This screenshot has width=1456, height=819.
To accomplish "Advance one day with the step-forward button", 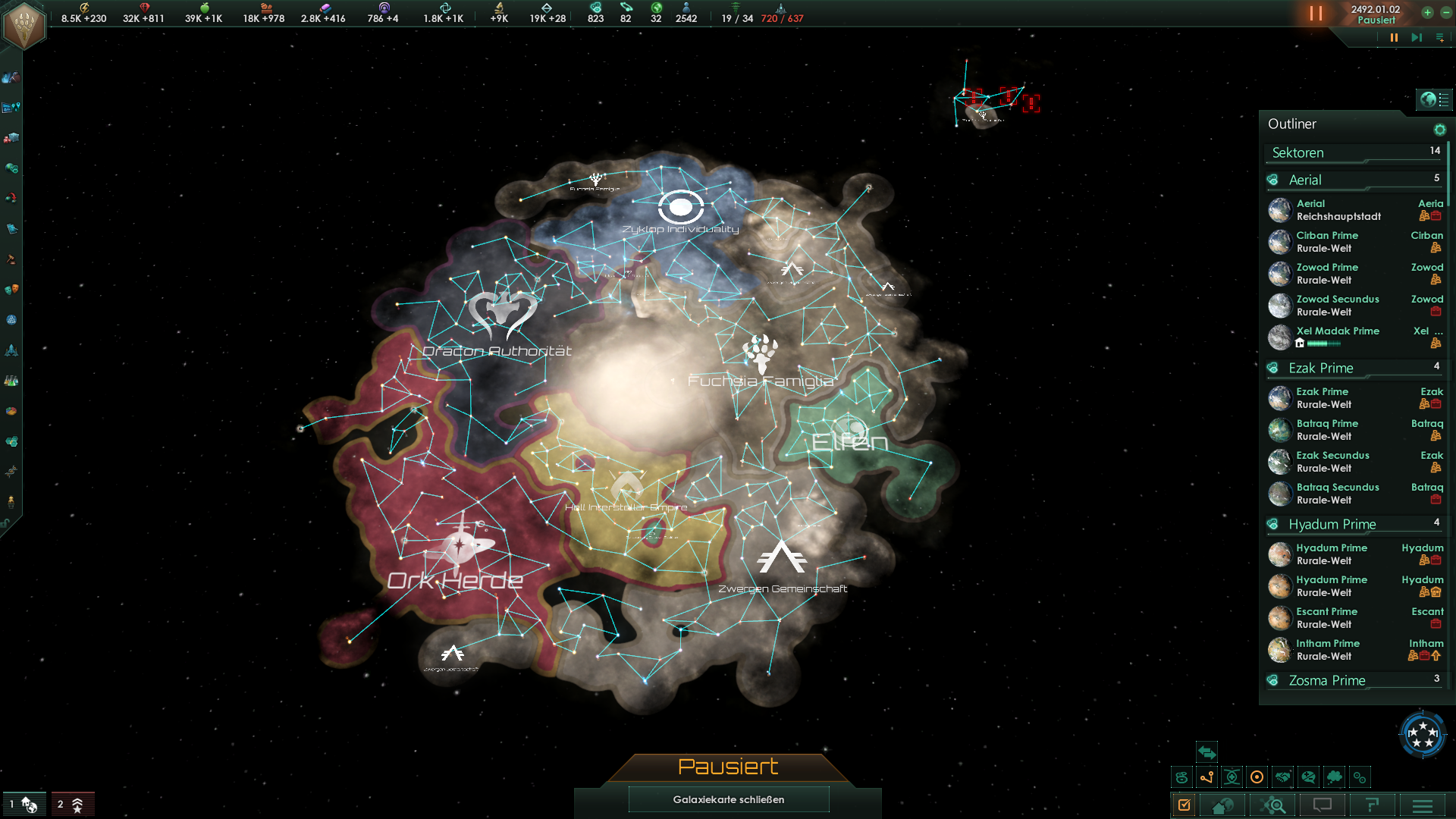I will 1416,37.
